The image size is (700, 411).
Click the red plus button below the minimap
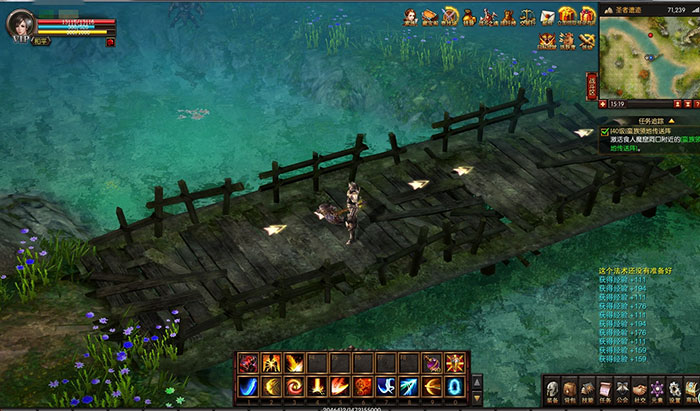(x=603, y=103)
